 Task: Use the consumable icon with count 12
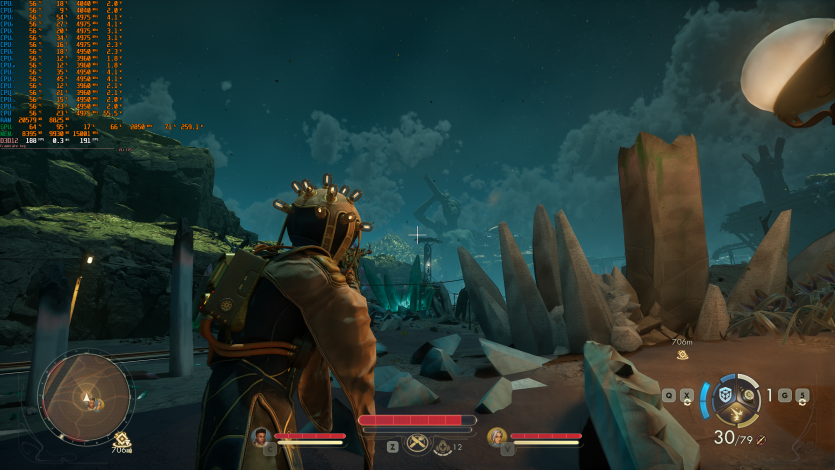pos(443,446)
